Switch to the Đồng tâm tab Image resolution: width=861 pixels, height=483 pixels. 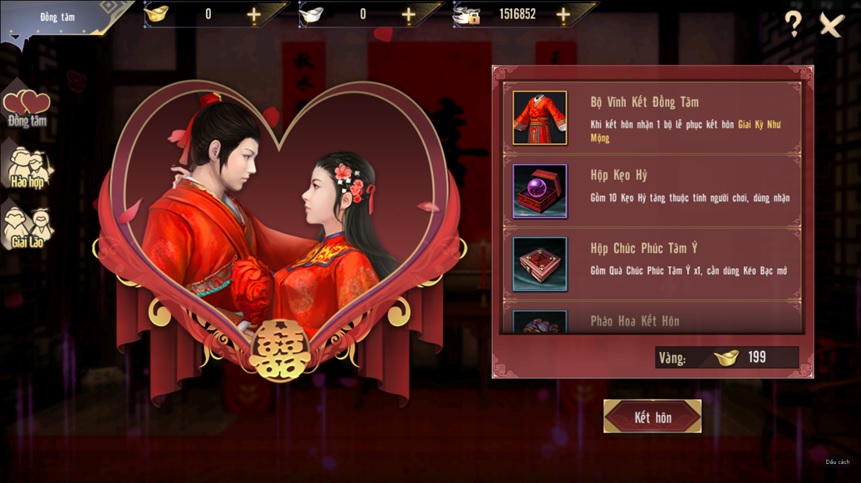[27, 109]
